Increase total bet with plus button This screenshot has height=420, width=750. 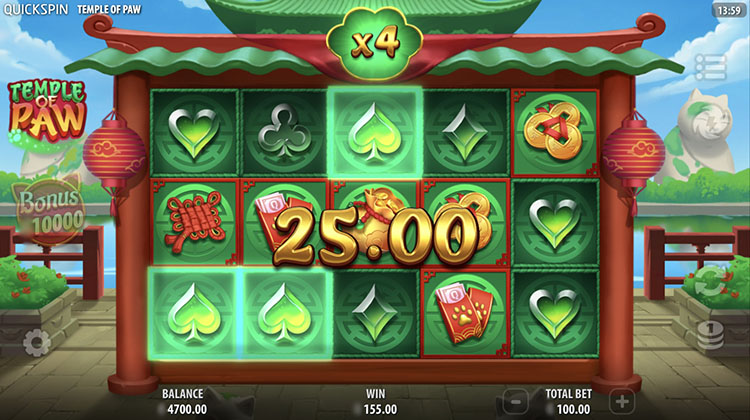click(620, 401)
